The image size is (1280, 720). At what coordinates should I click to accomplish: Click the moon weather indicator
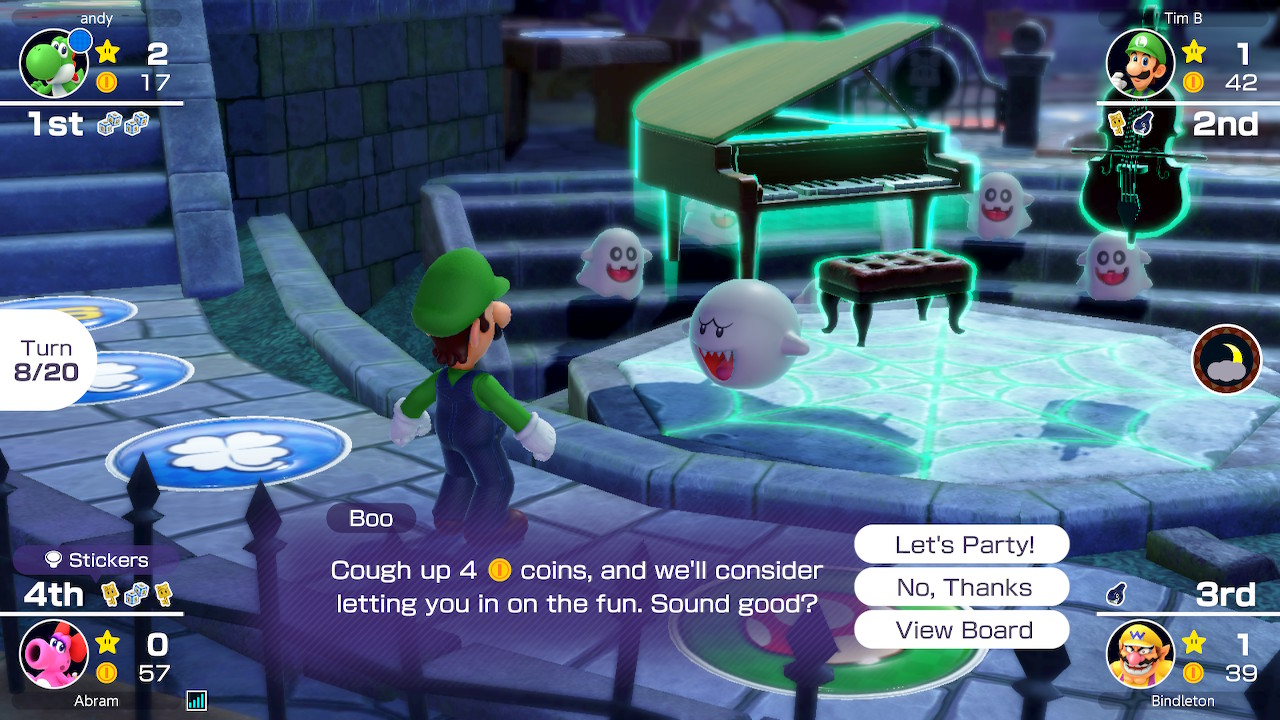click(x=1226, y=359)
